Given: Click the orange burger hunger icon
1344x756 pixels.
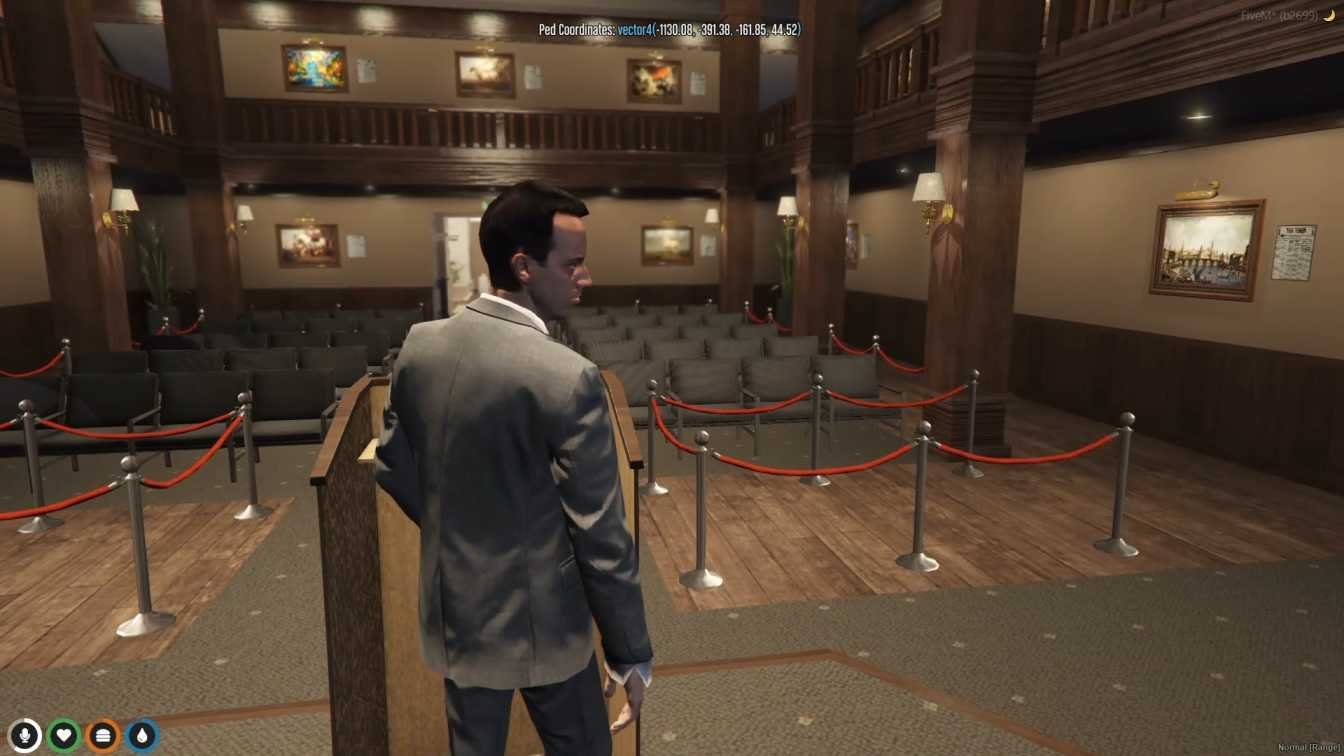Looking at the screenshot, I should click(x=103, y=736).
